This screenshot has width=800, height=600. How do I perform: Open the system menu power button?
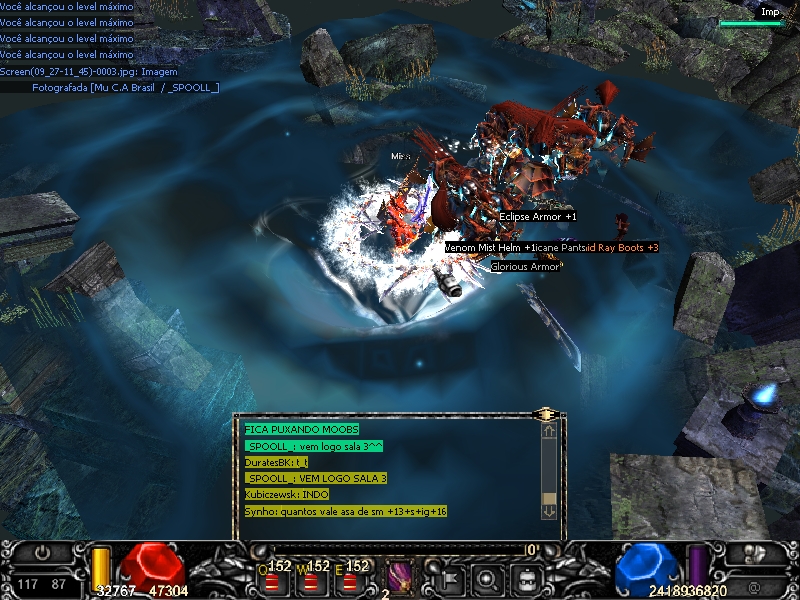tap(42, 552)
